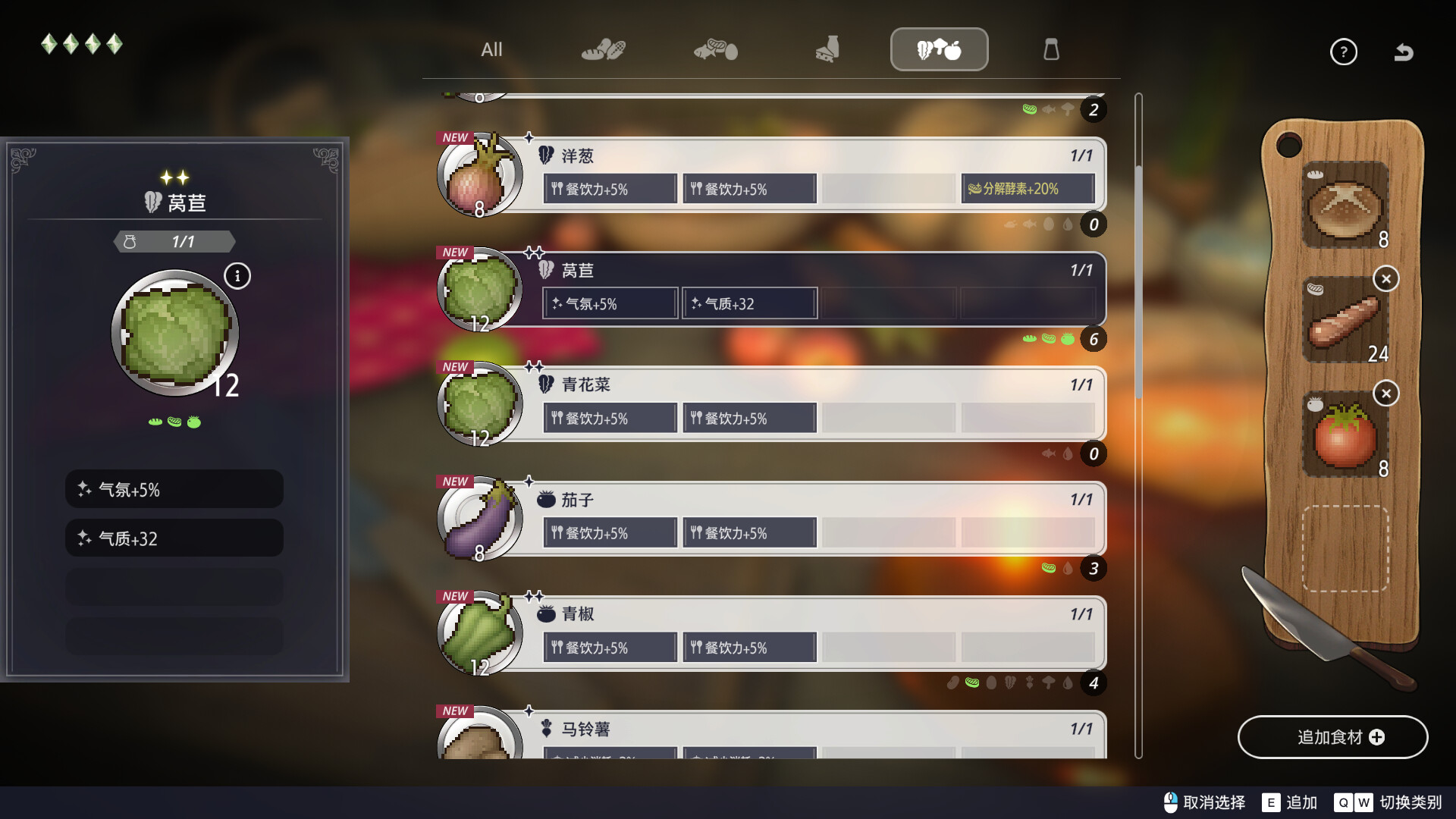Click the 追加食材 add ingredient button
The width and height of the screenshot is (1456, 819).
click(1333, 736)
